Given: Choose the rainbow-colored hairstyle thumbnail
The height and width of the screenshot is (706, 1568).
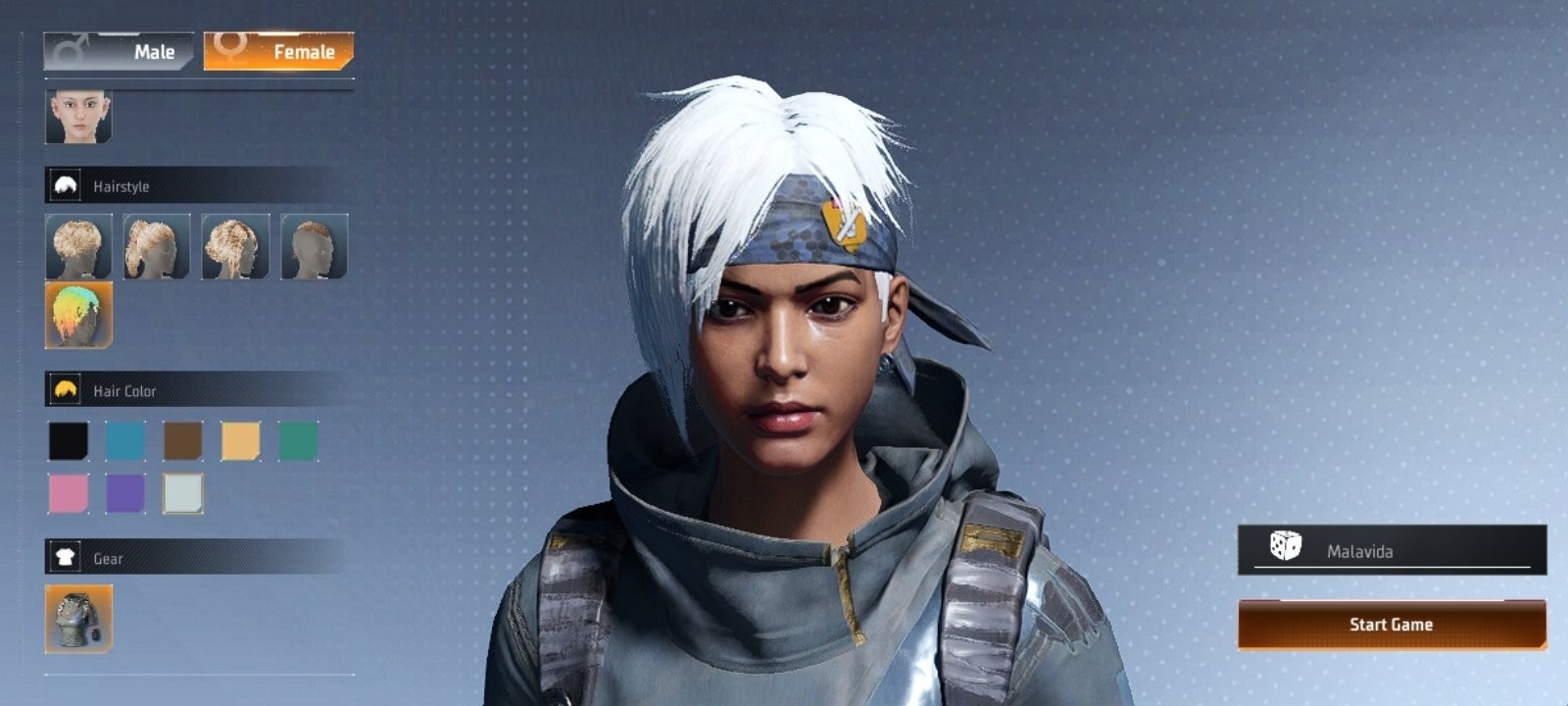Looking at the screenshot, I should coord(78,315).
